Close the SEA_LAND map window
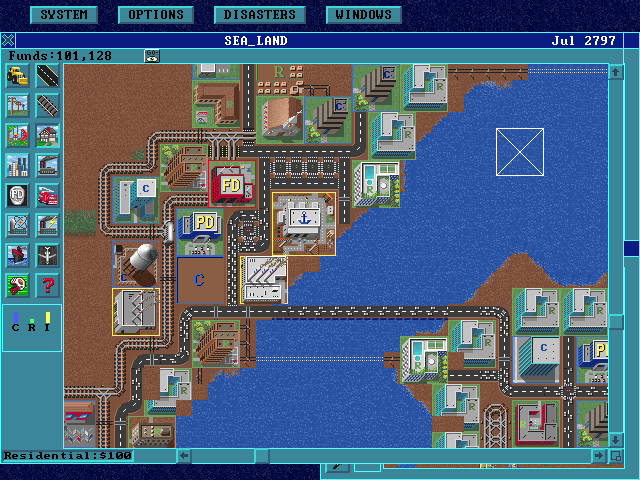The width and height of the screenshot is (640, 480). [8, 41]
